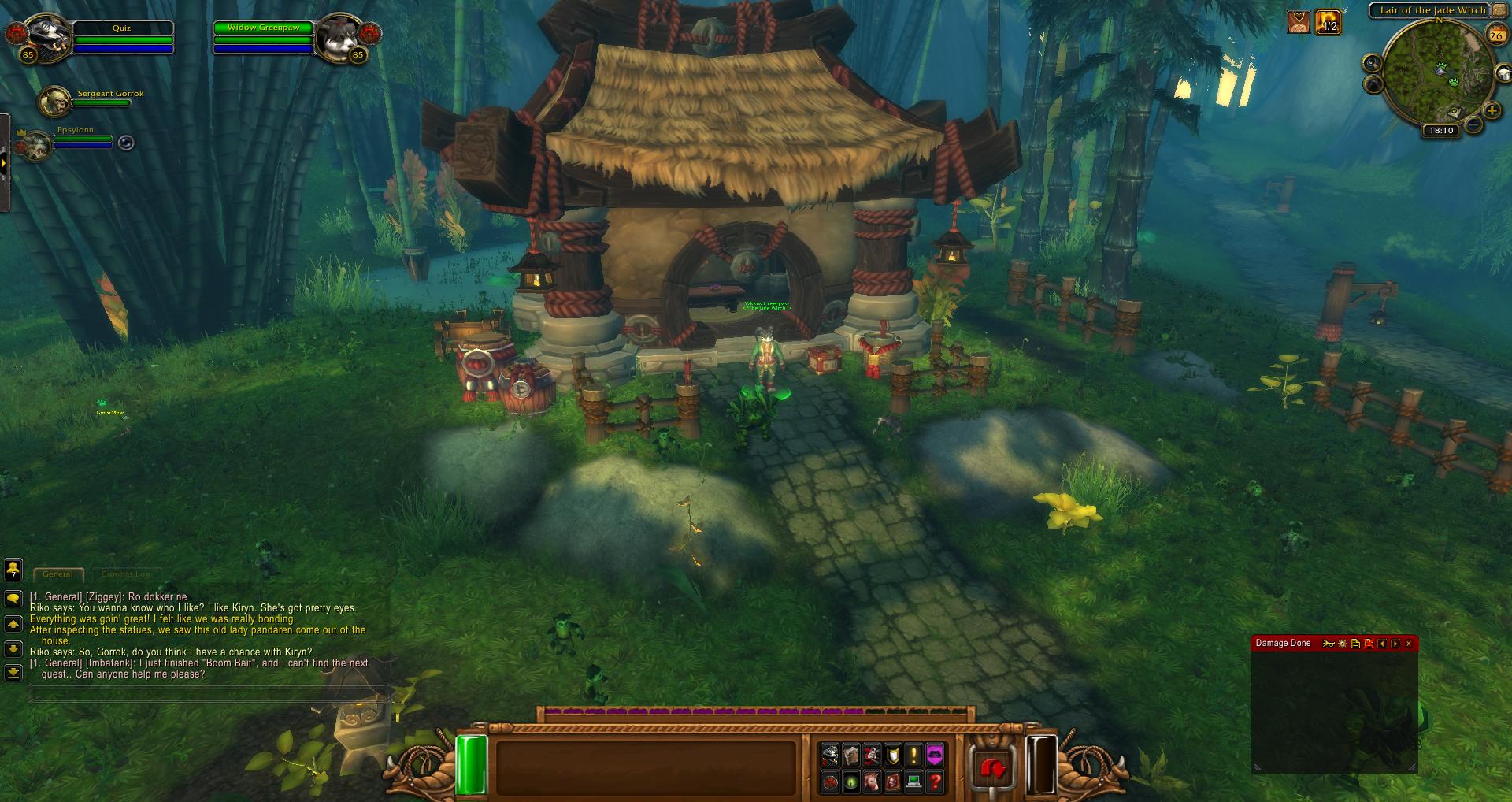Select the purple PvP banner micro button
Viewport: 1512px width, 802px height.
tap(934, 756)
